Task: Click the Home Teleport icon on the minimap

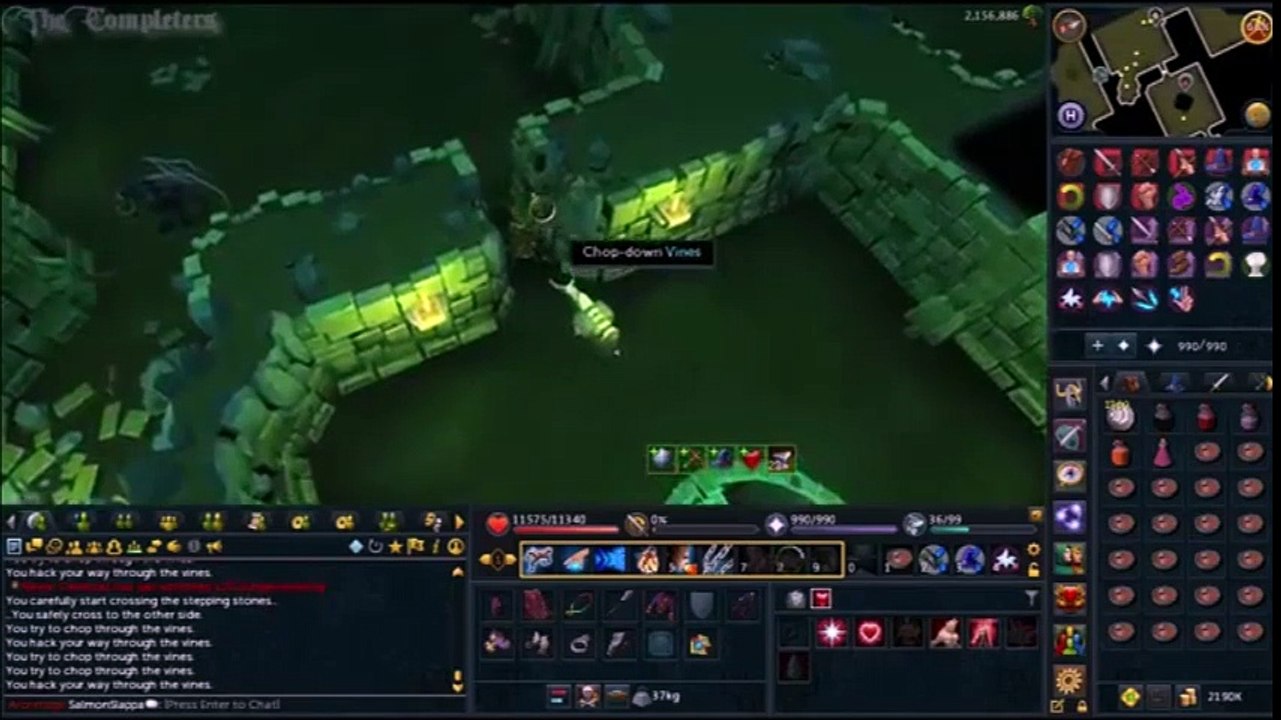Action: point(1070,115)
